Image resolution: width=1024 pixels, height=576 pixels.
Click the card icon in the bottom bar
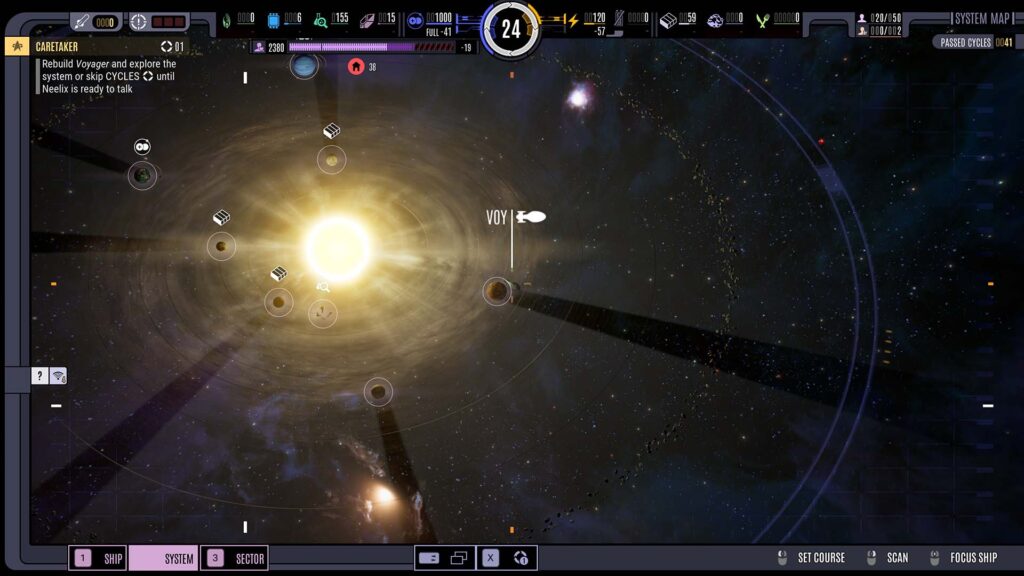tap(430, 558)
